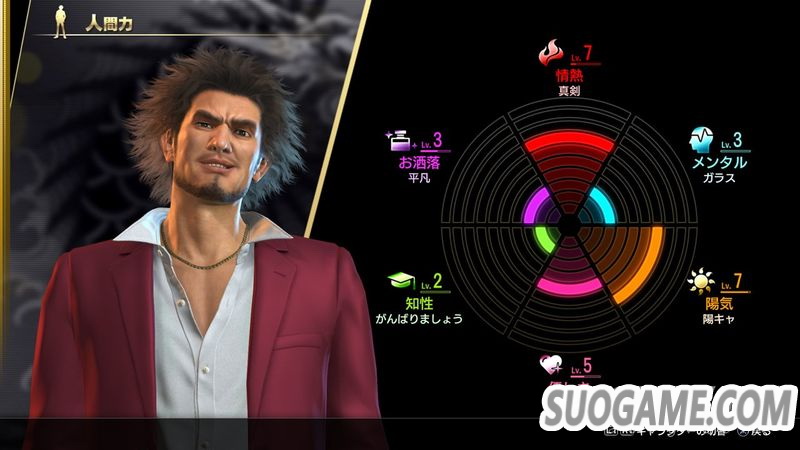Screen dimensions: 800x450
Task: Click the pink heart Lv.5 stat icon
Action: (x=551, y=366)
